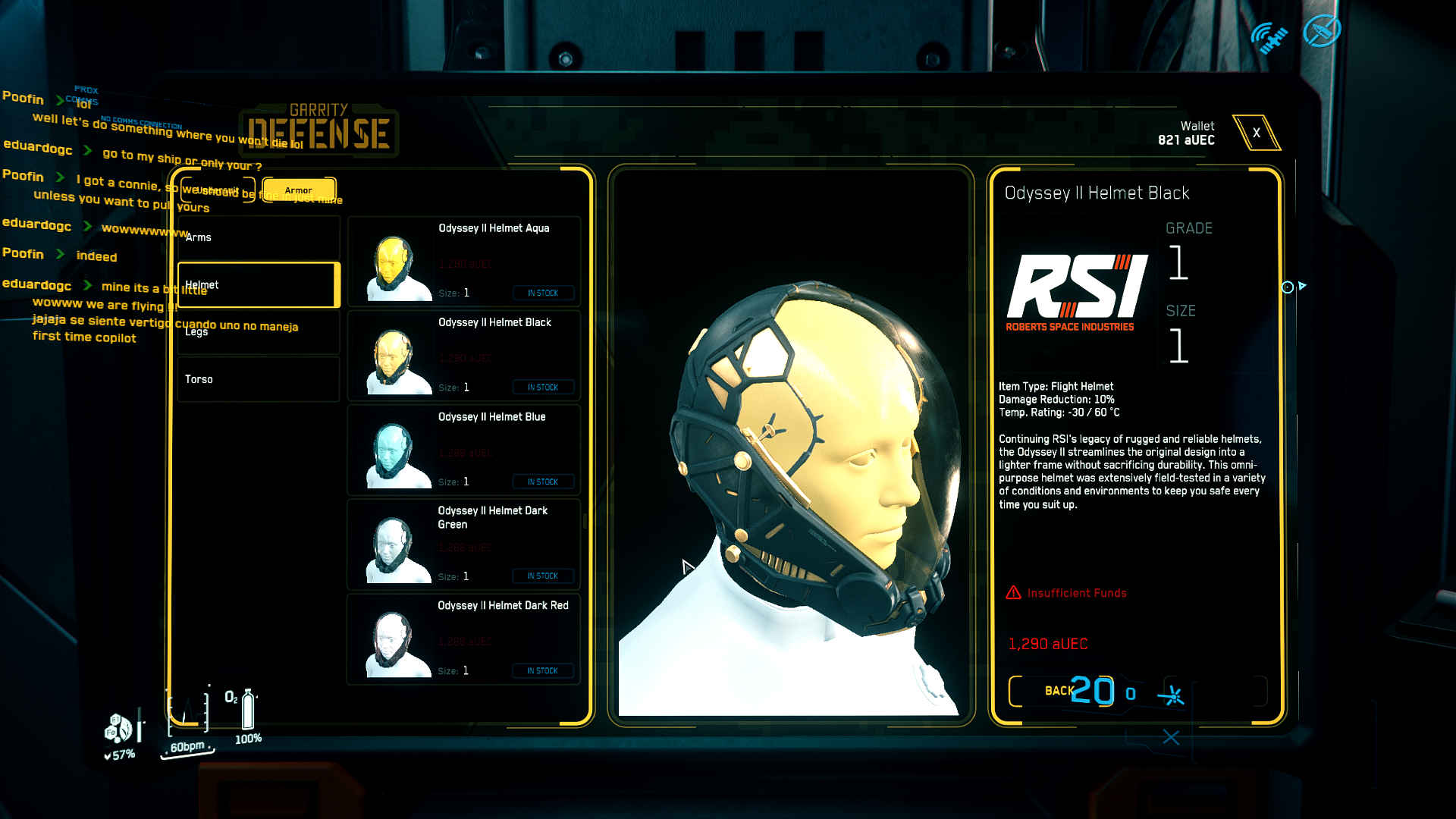This screenshot has height=819, width=1456.
Task: Switch to the Undersuit tab
Action: pyautogui.click(x=218, y=190)
